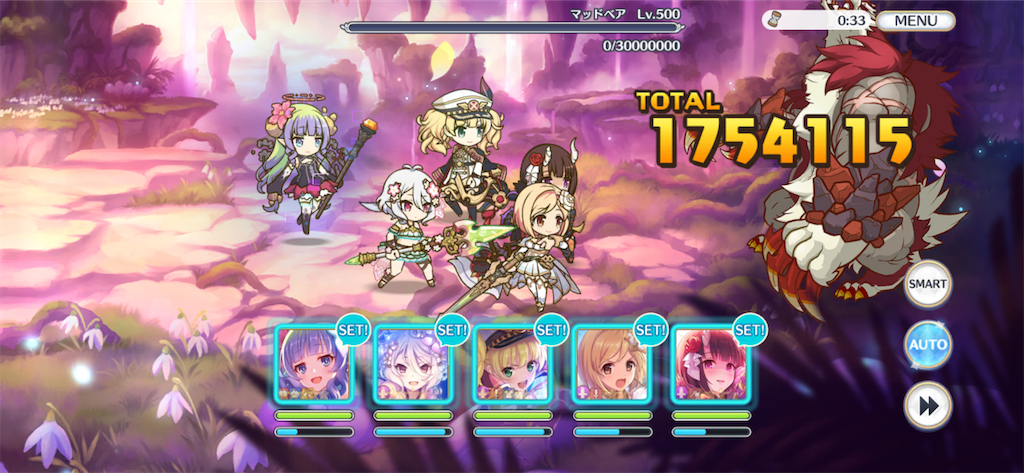1024x473 pixels.
Task: Toggle AUTO battle mode
Action: click(927, 345)
